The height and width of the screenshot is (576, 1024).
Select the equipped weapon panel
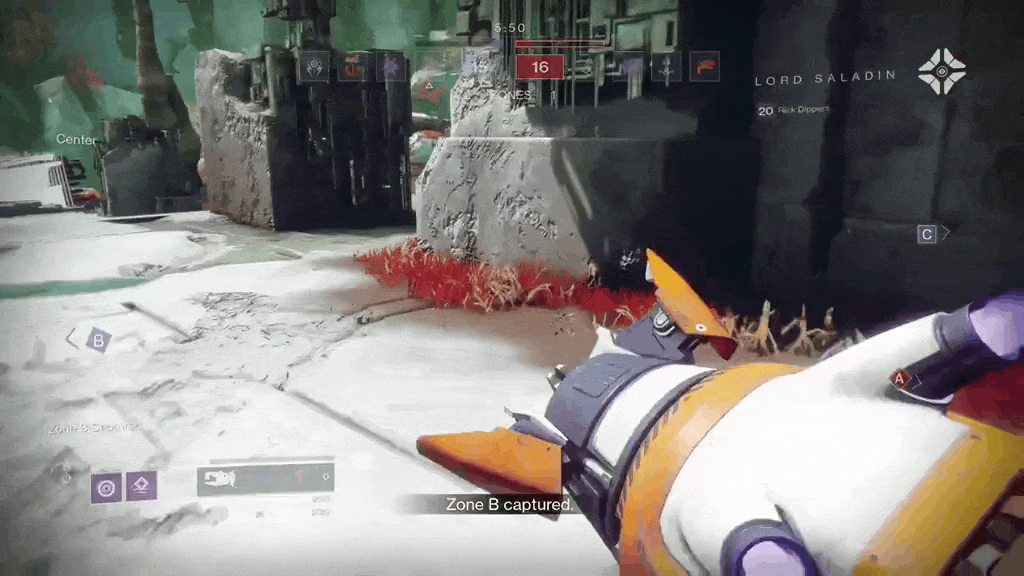click(x=265, y=479)
